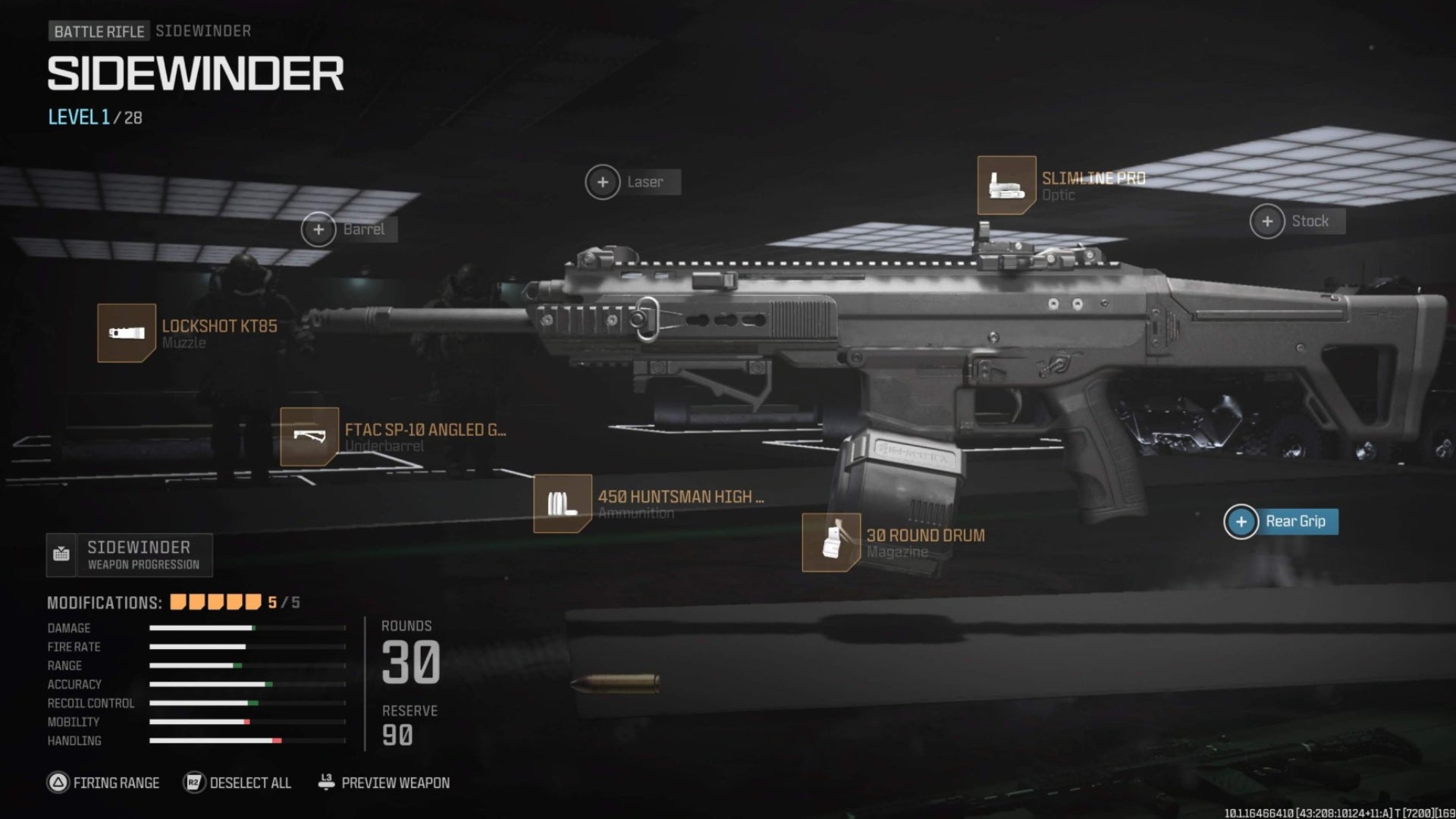Select the Slimline Pro optic attachment
The width and height of the screenshot is (1456, 819).
(1006, 184)
